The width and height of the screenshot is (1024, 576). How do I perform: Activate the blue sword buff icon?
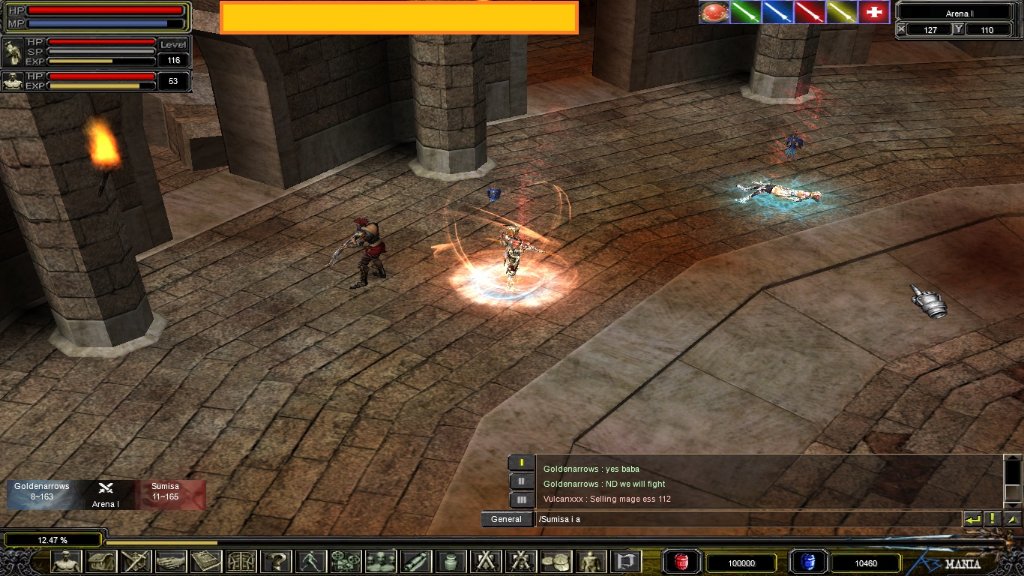point(777,12)
